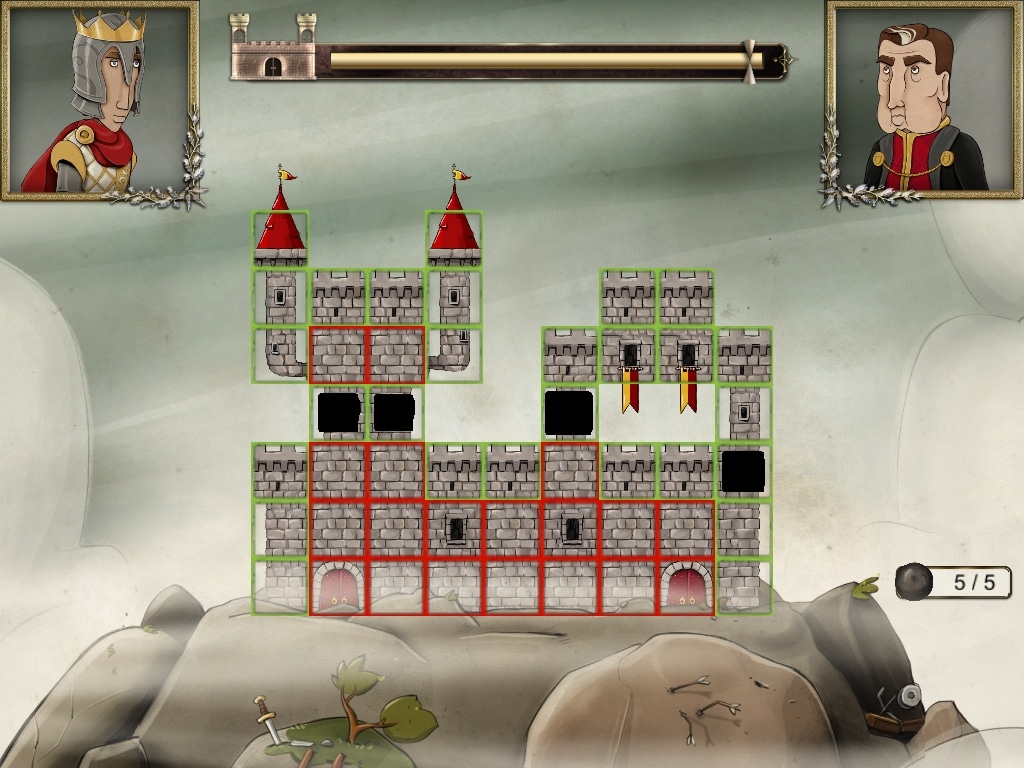Target the right arched red door tile
Viewport: 1024px width, 768px height.
click(x=686, y=586)
